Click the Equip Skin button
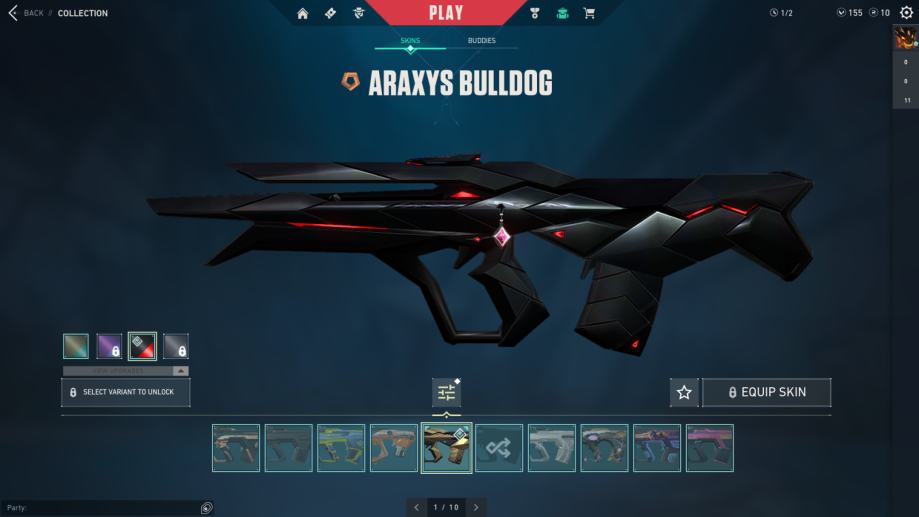This screenshot has height=517, width=919. [766, 393]
